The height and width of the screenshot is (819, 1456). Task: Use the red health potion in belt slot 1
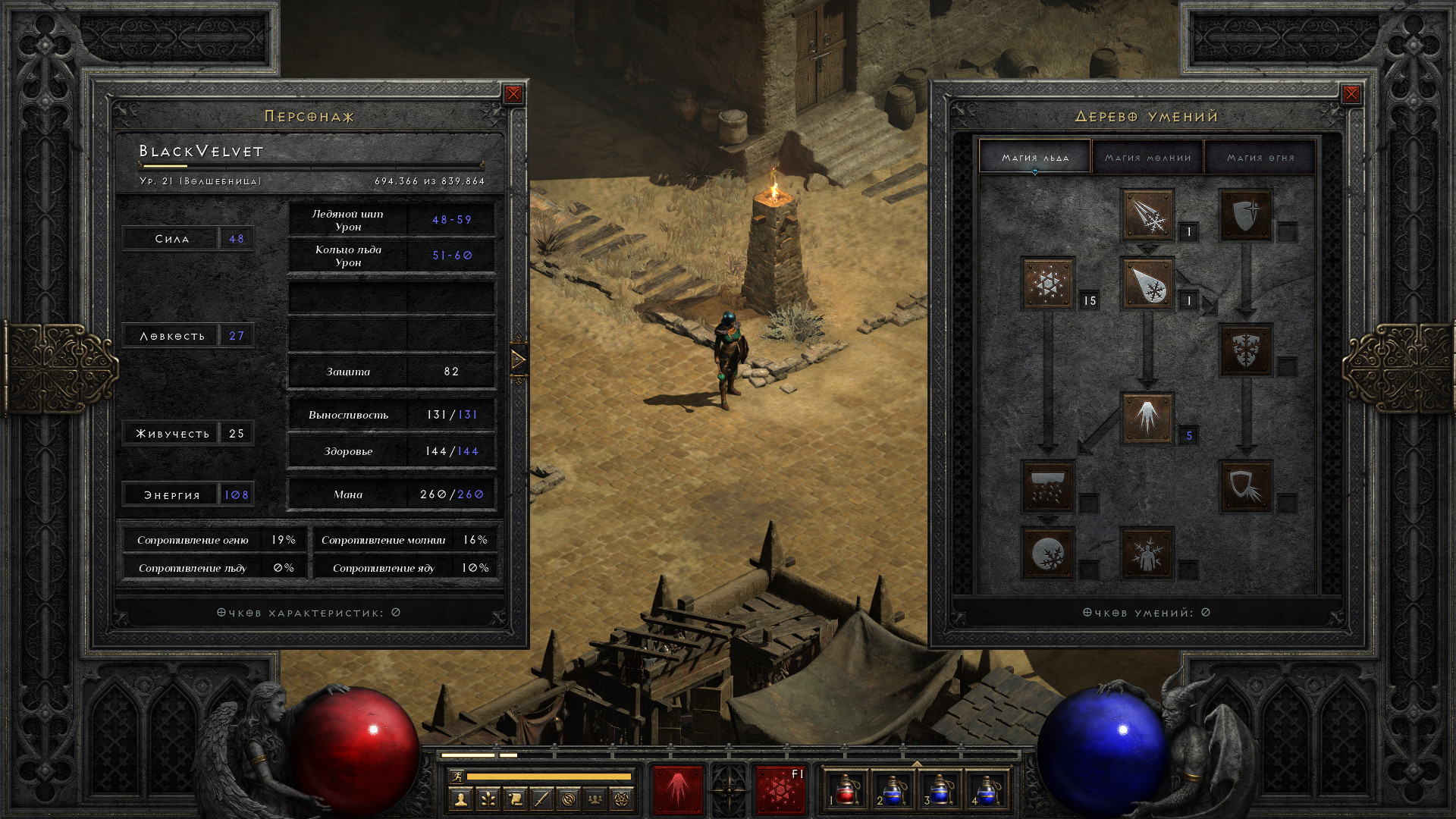click(846, 789)
